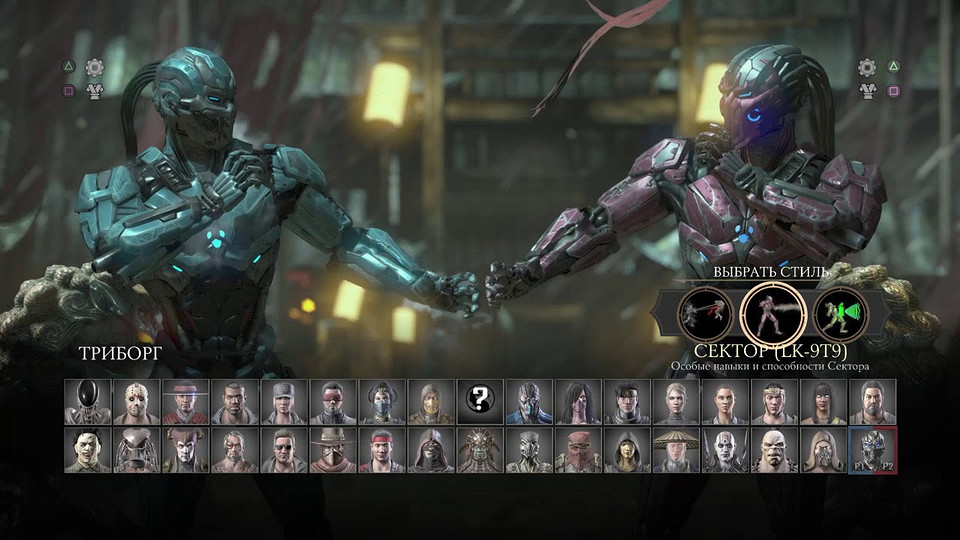Select Scorpion with the yellow mask
Viewport: 960px width, 540px height.
[x=431, y=402]
